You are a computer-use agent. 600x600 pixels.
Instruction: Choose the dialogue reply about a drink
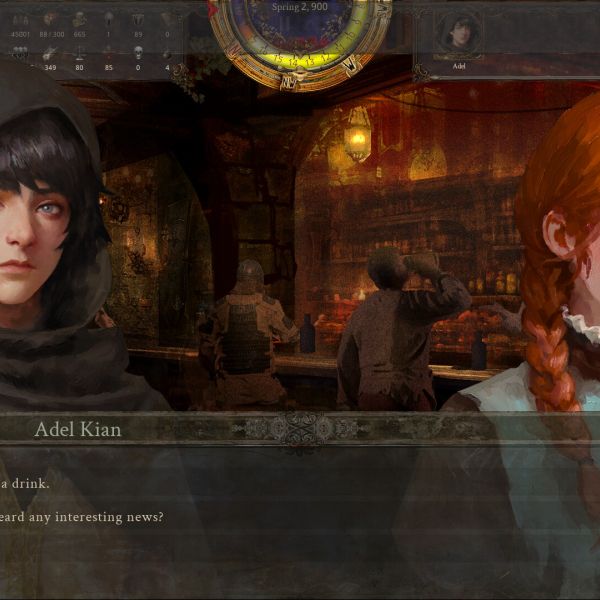pos(26,484)
